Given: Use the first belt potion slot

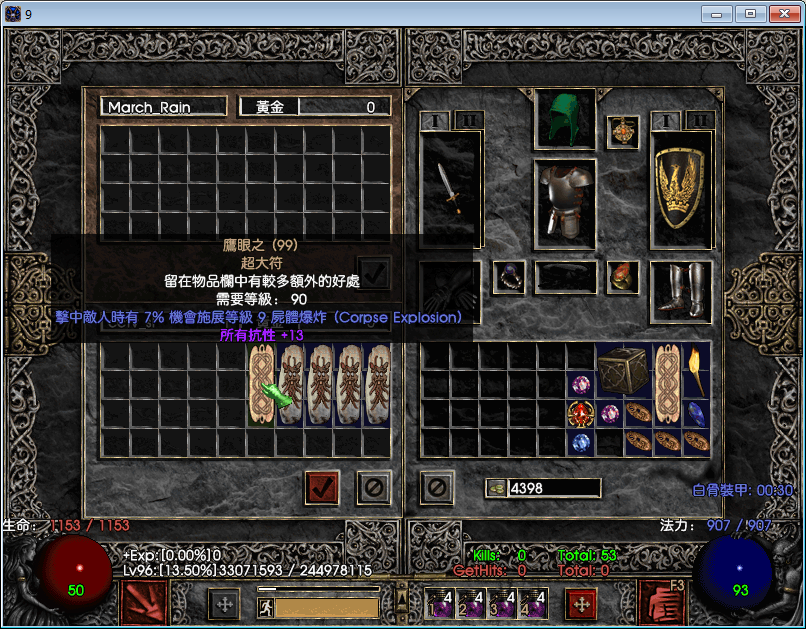Looking at the screenshot, I should click(440, 603).
